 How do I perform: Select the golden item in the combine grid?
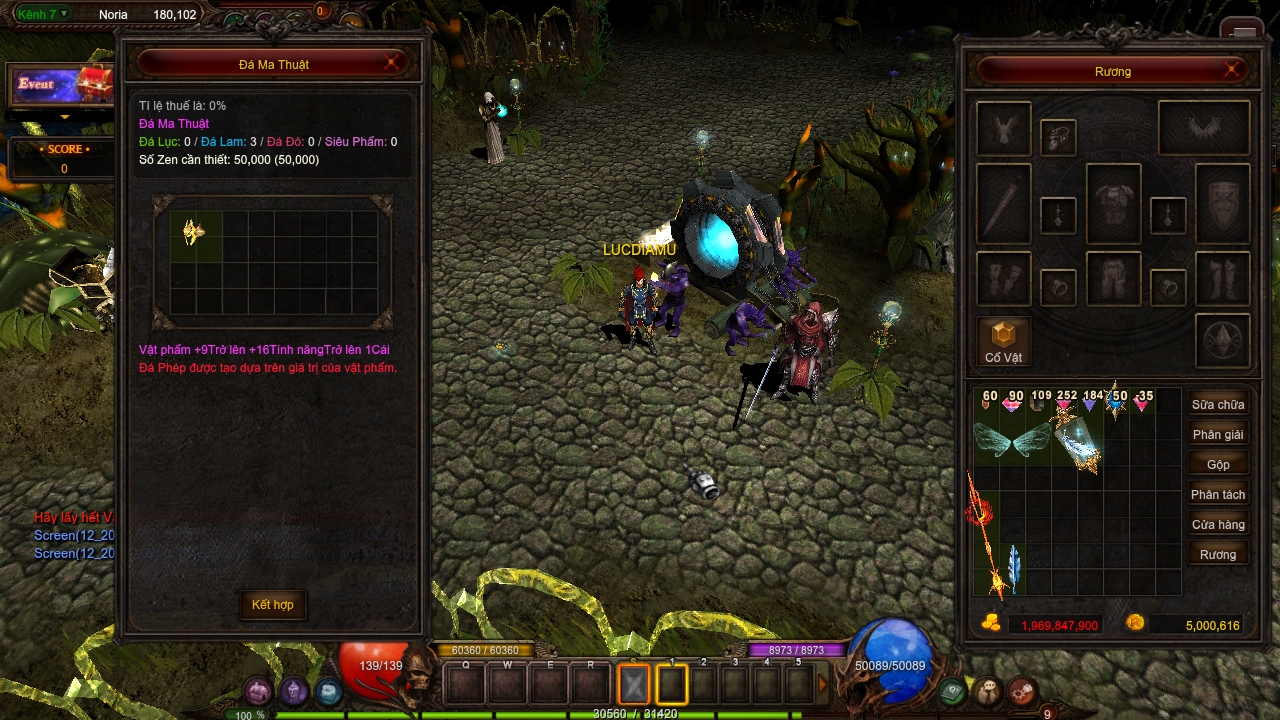click(193, 233)
